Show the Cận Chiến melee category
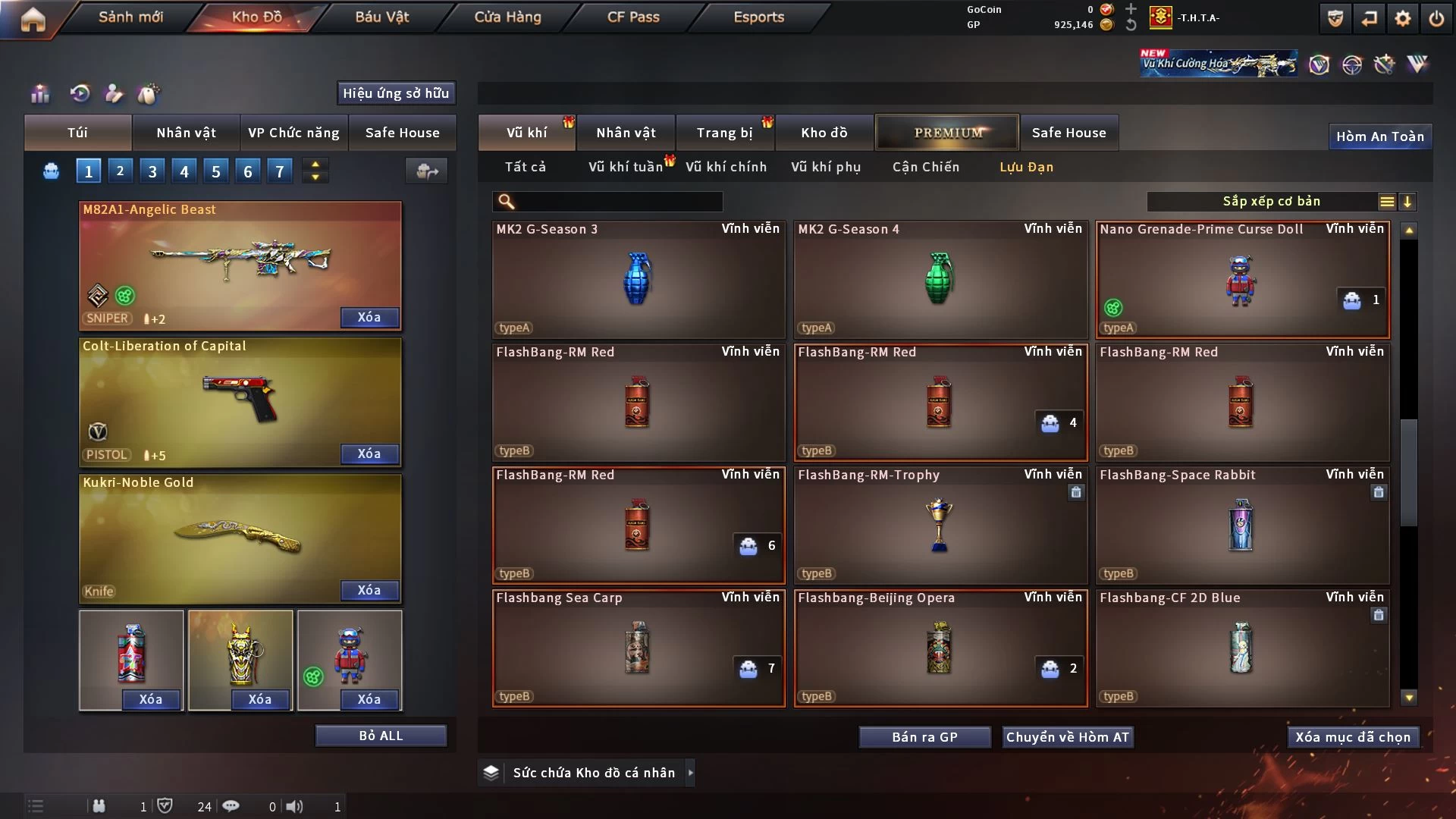1456x819 pixels. tap(925, 167)
